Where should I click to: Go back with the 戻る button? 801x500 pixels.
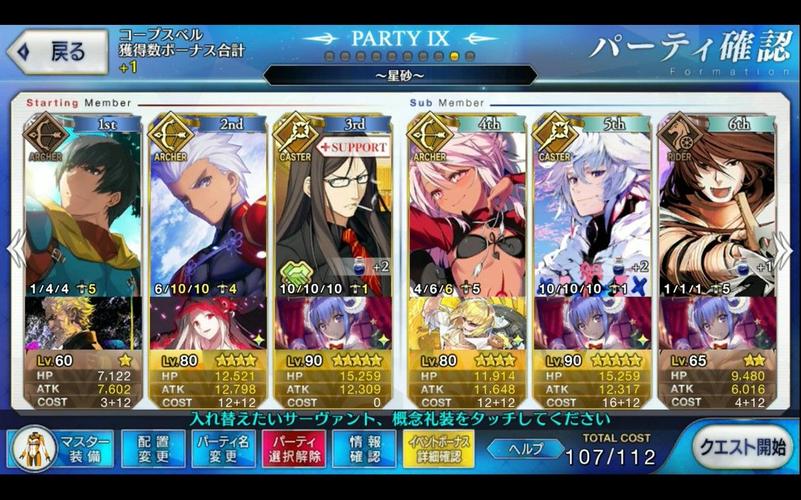pos(58,53)
